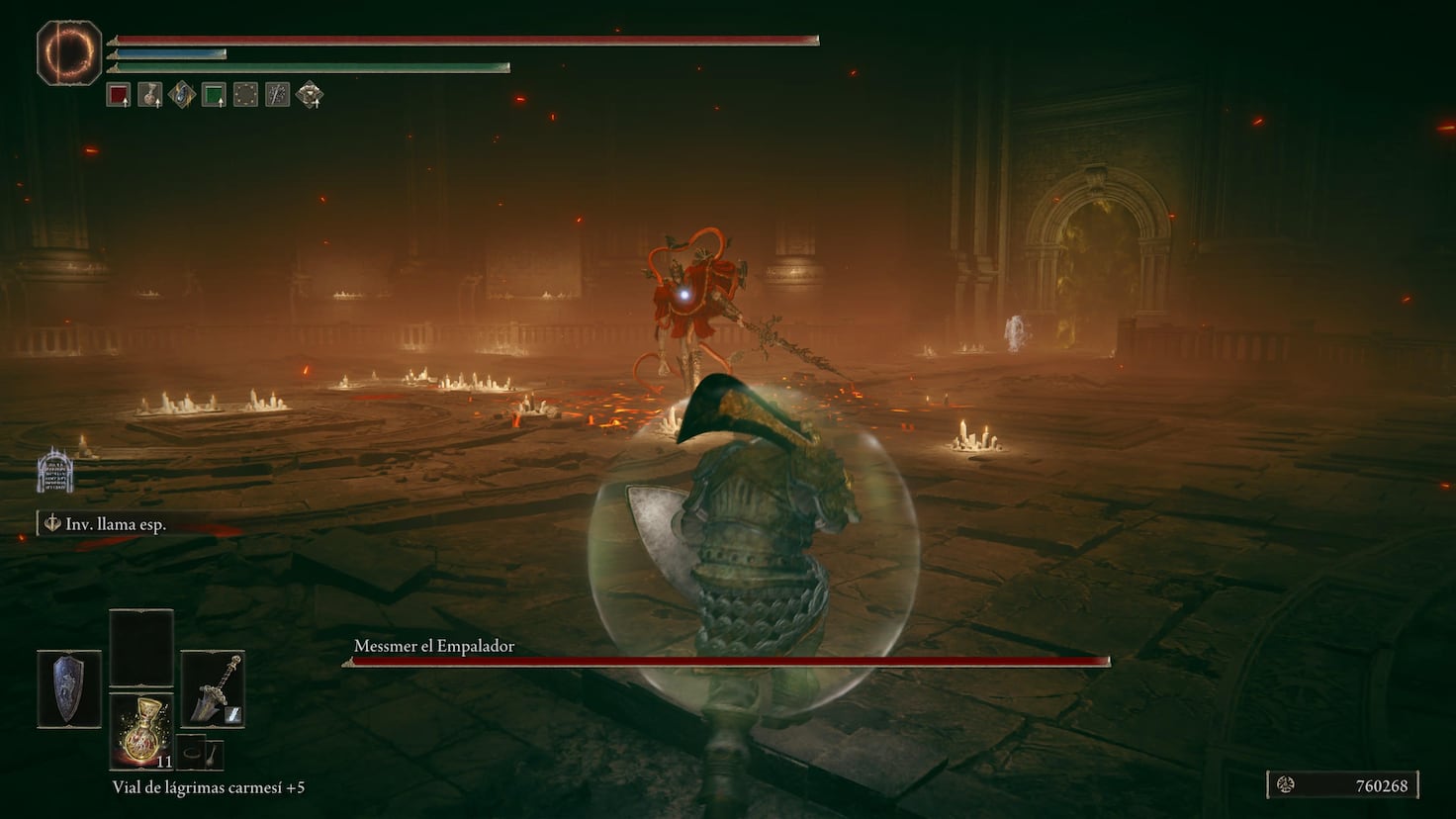This screenshot has height=819, width=1456.
Task: Click the armor buff icon at the row's end
Action: coord(308,95)
